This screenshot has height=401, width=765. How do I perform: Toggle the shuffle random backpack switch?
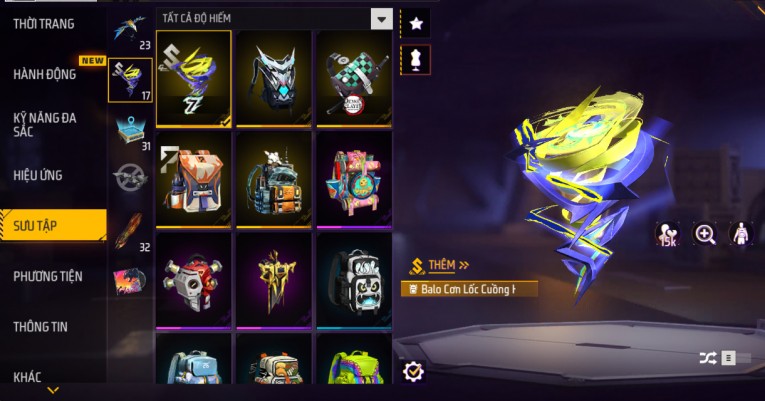click(x=725, y=357)
